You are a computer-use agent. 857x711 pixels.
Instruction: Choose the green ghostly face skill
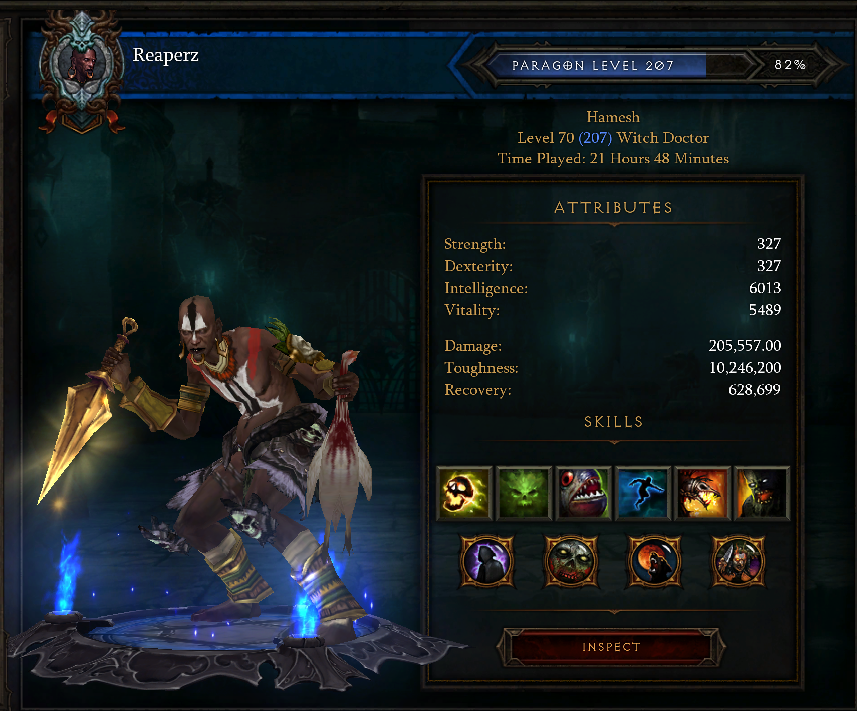[x=524, y=493]
